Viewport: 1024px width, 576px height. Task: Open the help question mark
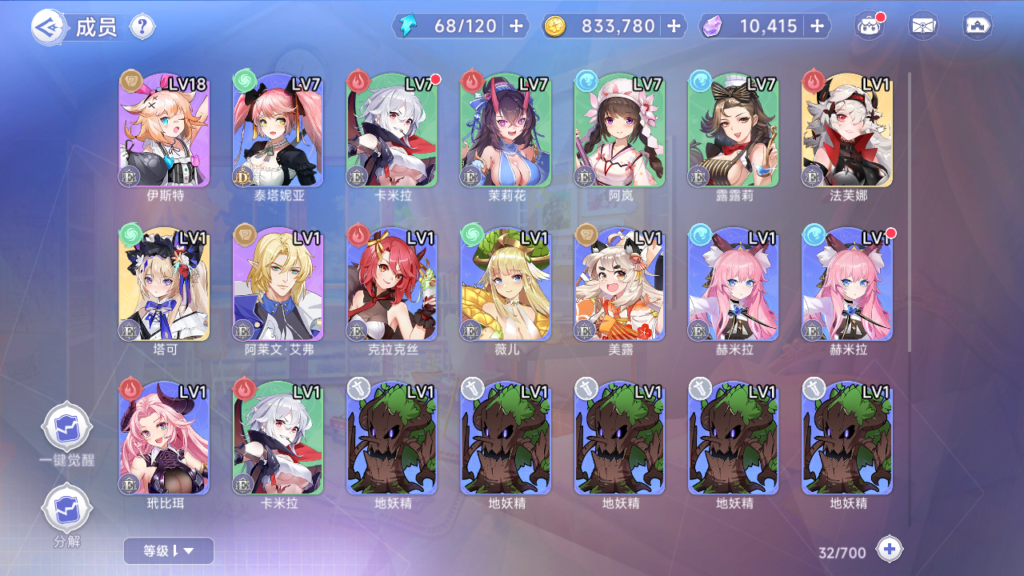click(x=143, y=26)
